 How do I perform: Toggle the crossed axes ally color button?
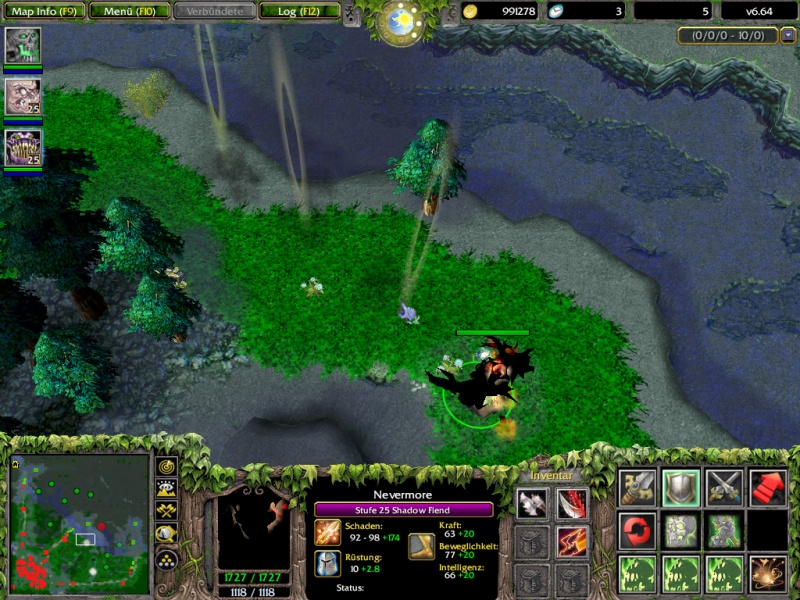166,512
